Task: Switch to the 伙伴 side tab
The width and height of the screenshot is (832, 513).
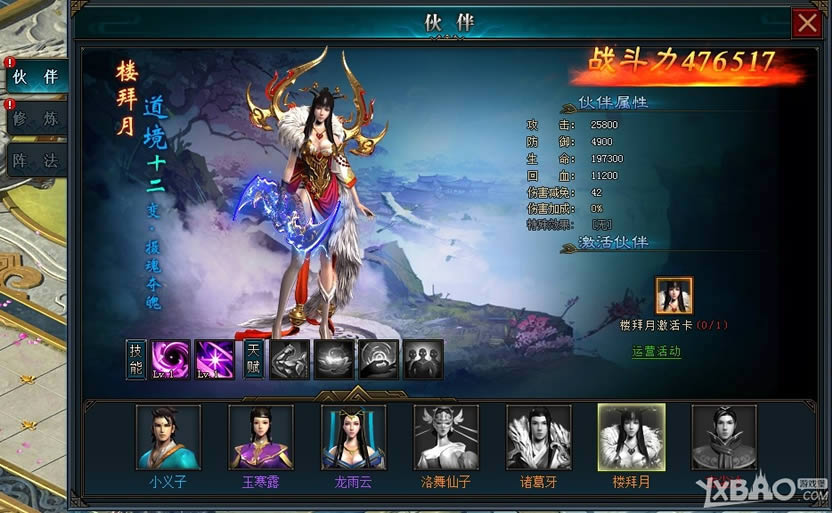Action: [x=35, y=76]
